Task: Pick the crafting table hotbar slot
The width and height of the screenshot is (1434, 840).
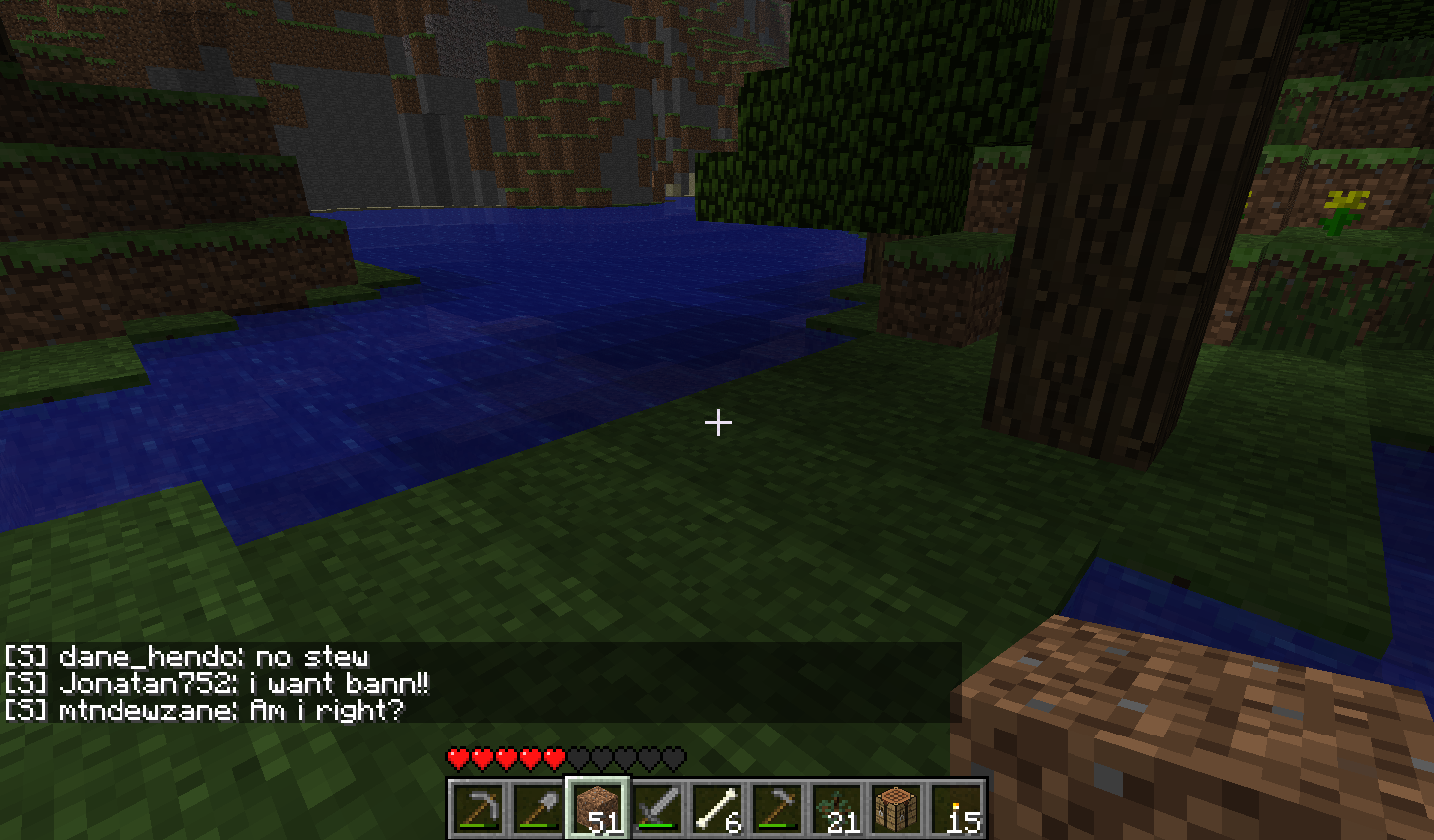Action: (x=896, y=807)
